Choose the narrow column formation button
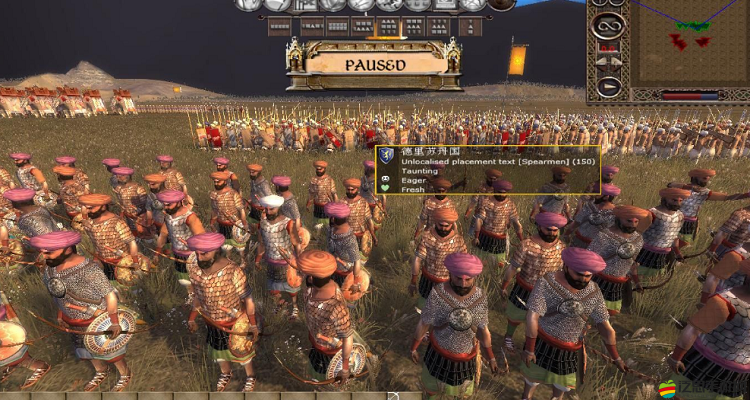The width and height of the screenshot is (750, 400). 469,26
